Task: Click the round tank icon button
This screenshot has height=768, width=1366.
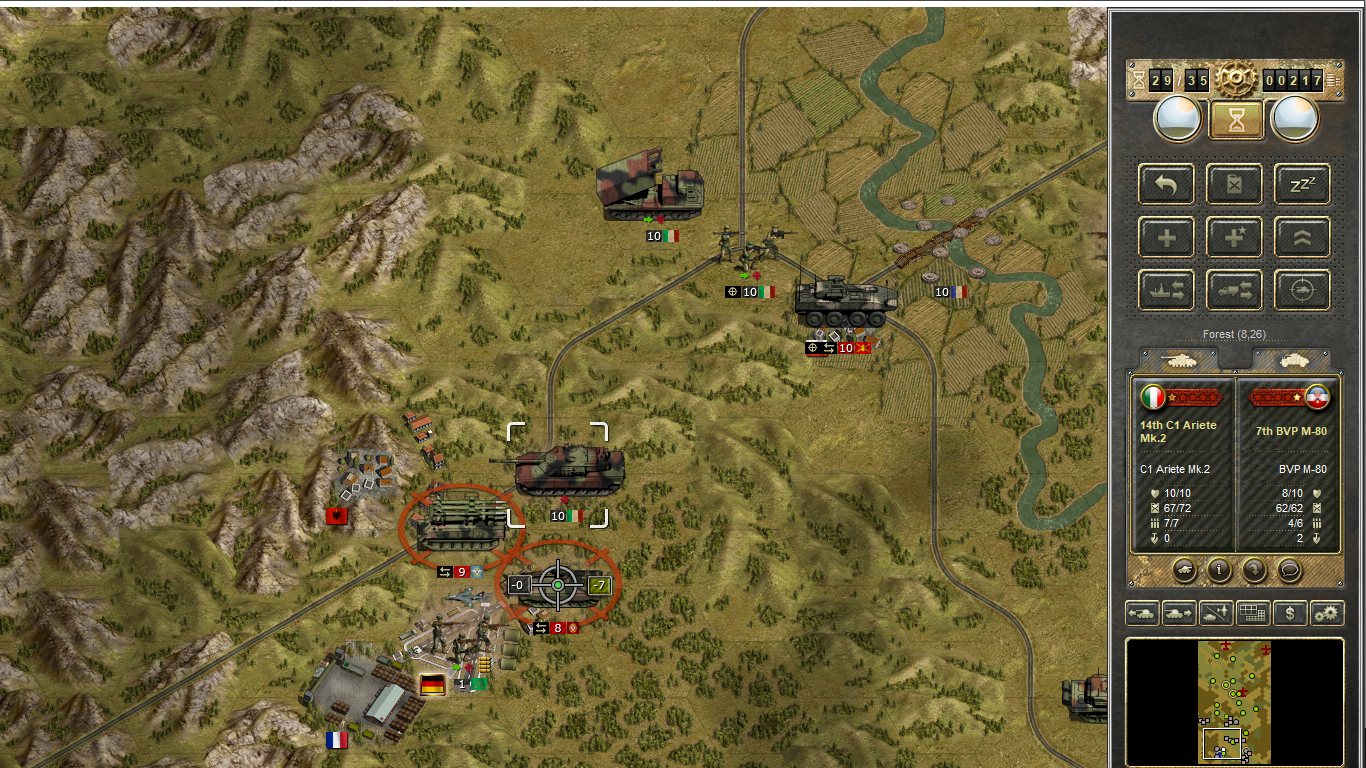Action: point(1184,570)
